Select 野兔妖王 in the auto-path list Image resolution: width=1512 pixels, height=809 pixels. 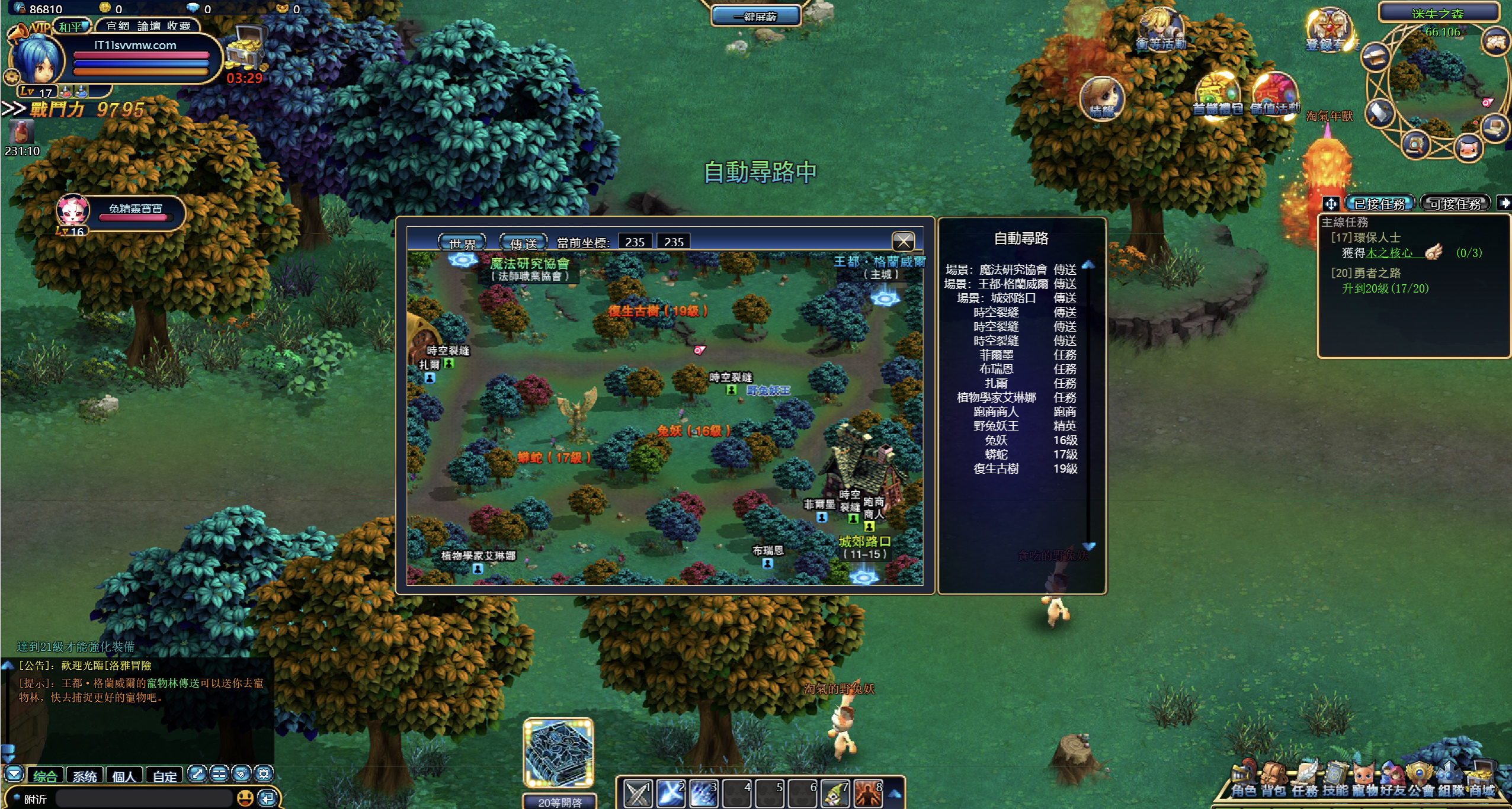[996, 426]
